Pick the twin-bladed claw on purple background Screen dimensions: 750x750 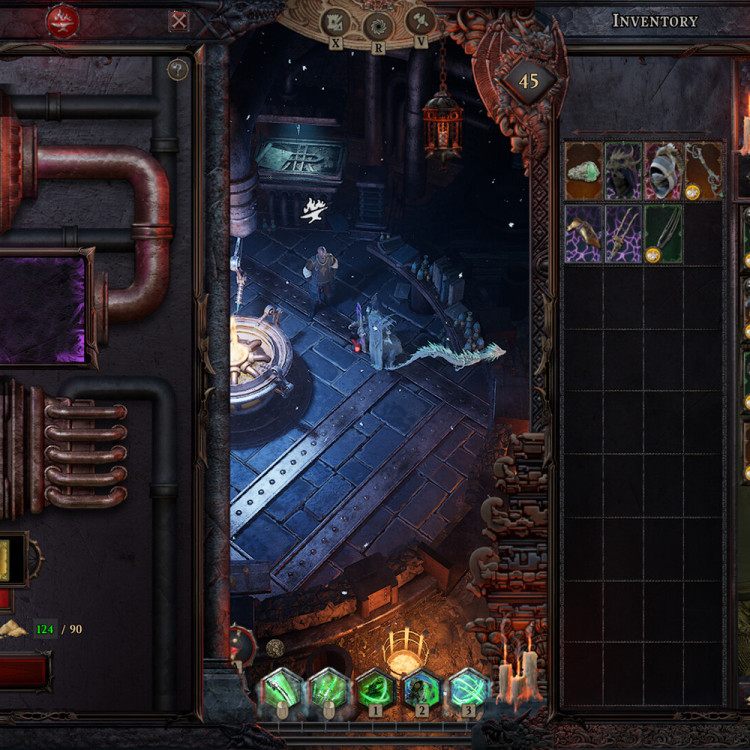624,234
